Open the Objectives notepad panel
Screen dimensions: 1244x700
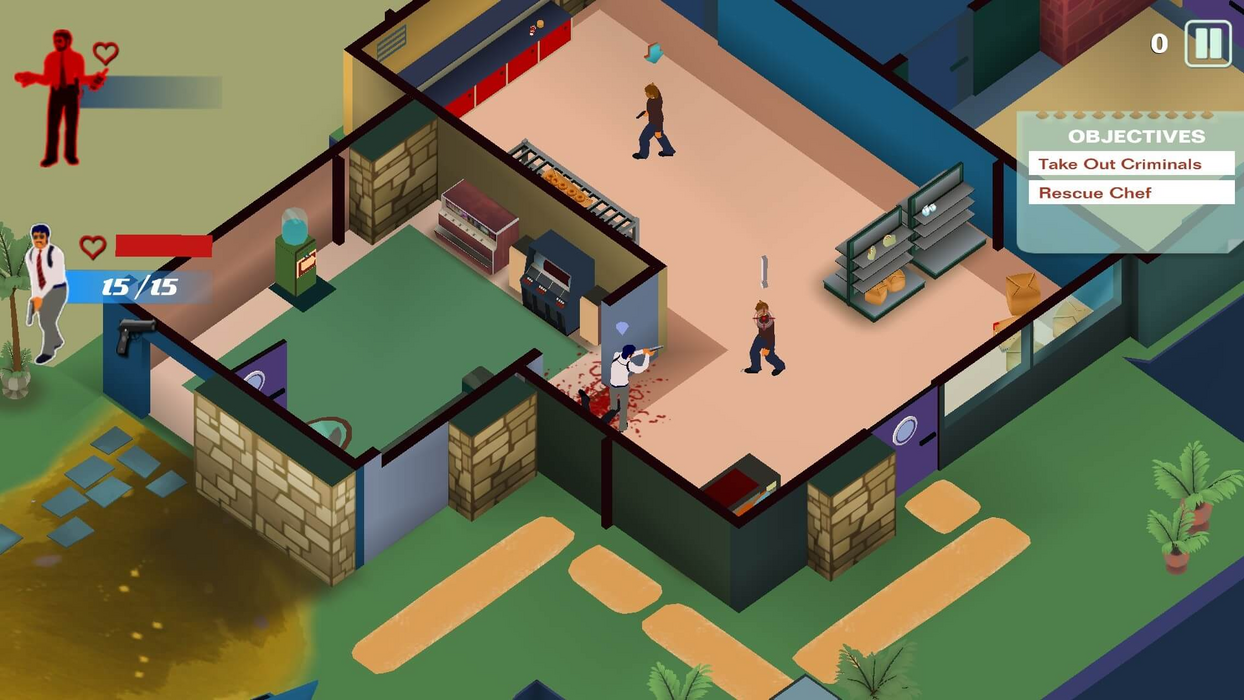(x=1136, y=136)
